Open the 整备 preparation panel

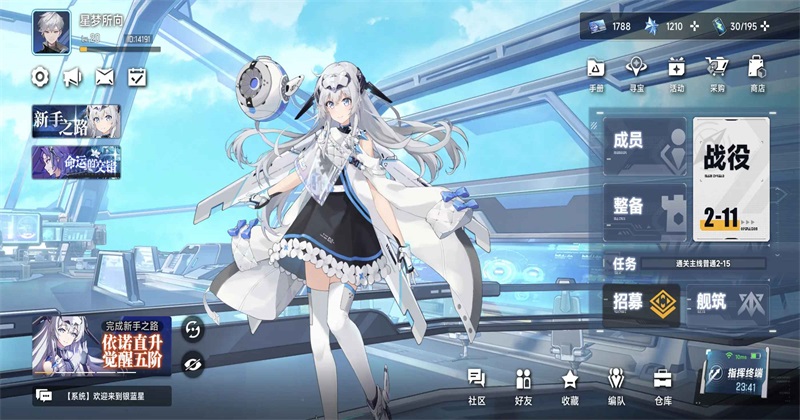click(644, 211)
